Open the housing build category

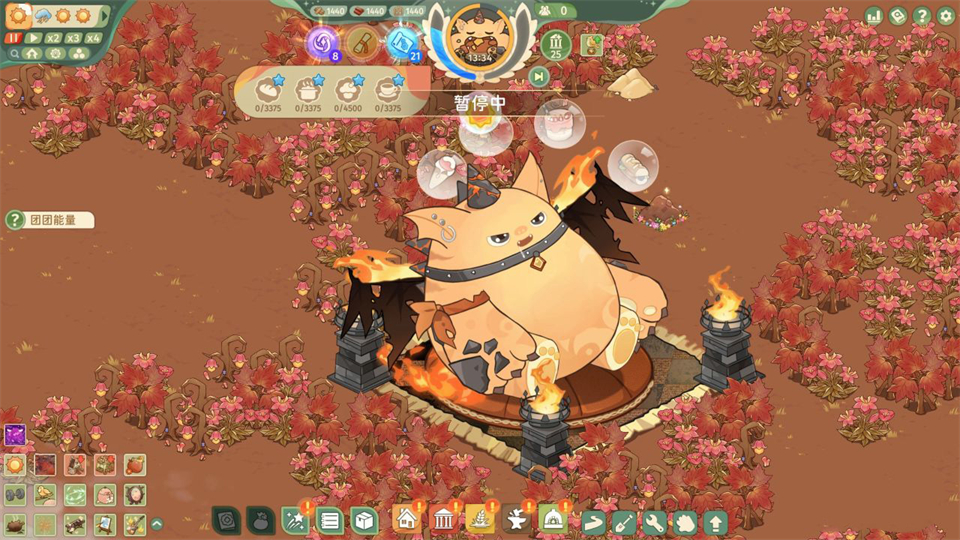[x=406, y=519]
